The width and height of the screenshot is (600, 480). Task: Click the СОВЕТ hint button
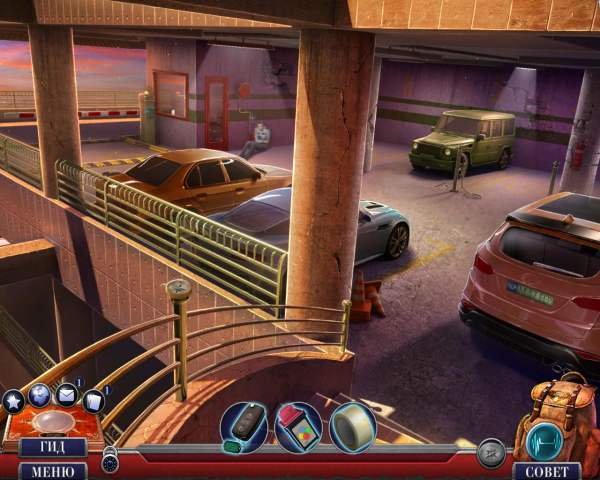click(x=546, y=470)
